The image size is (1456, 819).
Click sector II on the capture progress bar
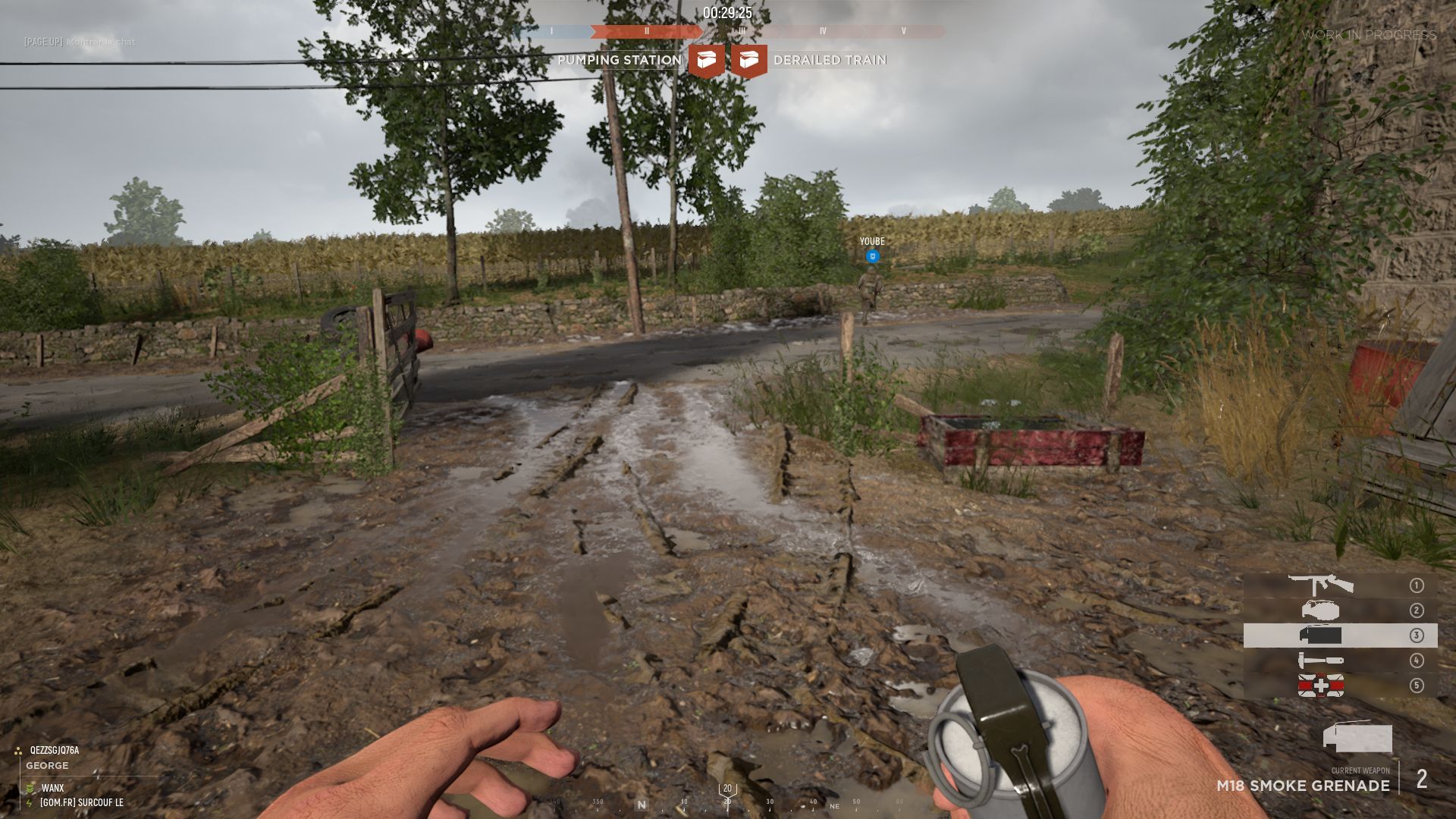(x=646, y=32)
